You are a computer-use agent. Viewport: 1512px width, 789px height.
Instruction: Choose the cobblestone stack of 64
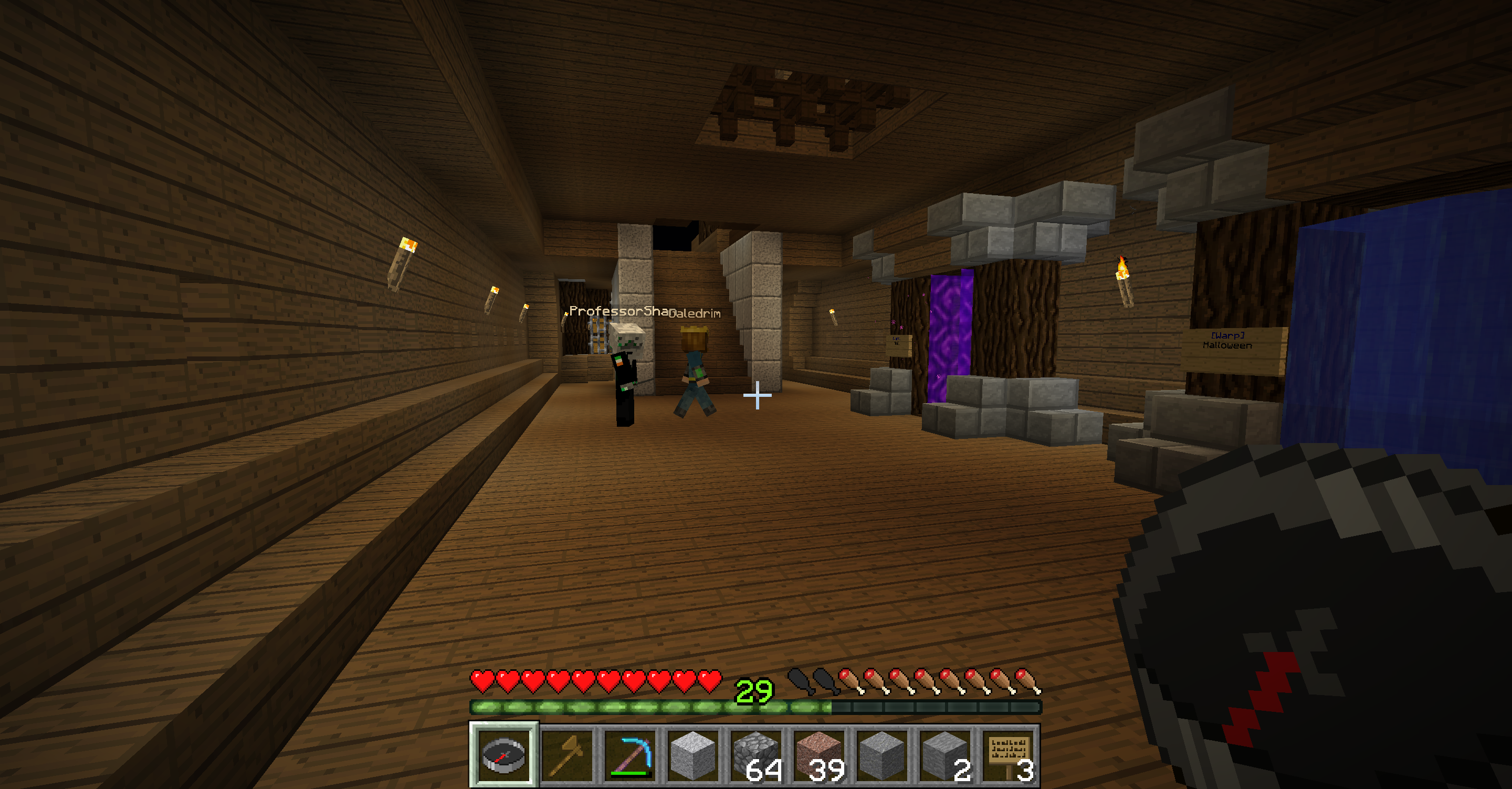[x=757, y=755]
